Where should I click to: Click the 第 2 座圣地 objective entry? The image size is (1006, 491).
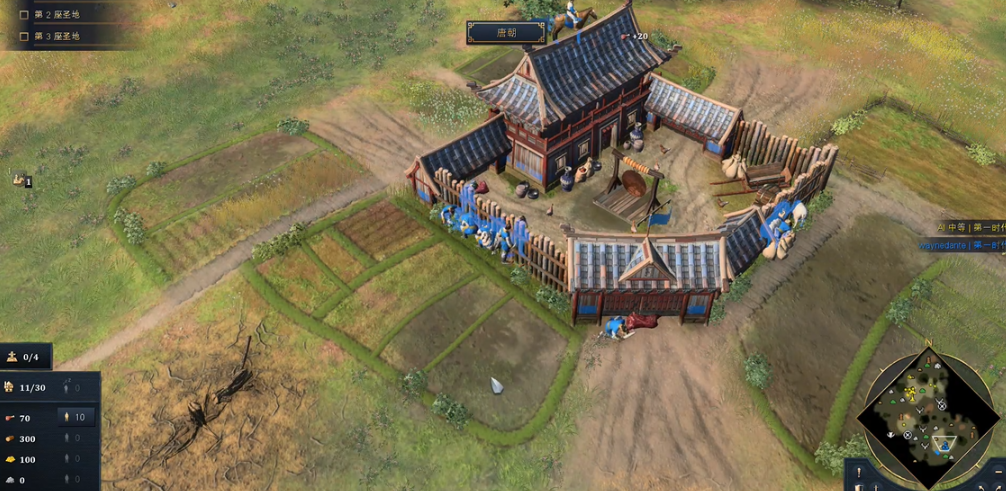56,15
